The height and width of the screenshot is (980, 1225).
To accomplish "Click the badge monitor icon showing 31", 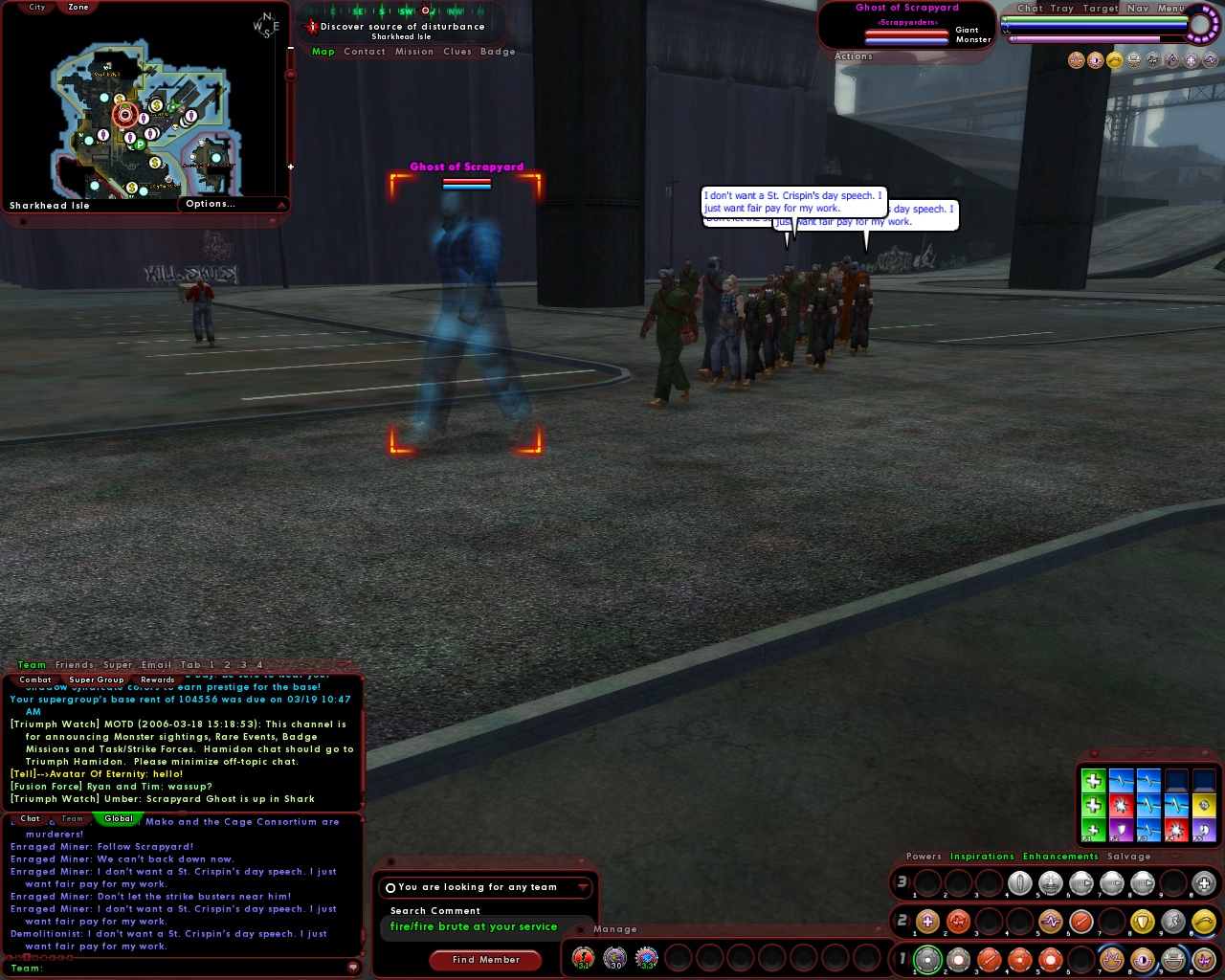I will [x=582, y=957].
